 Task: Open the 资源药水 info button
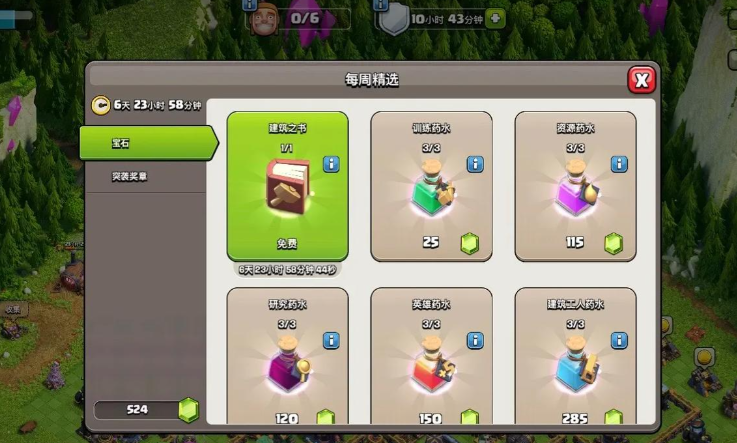619,164
